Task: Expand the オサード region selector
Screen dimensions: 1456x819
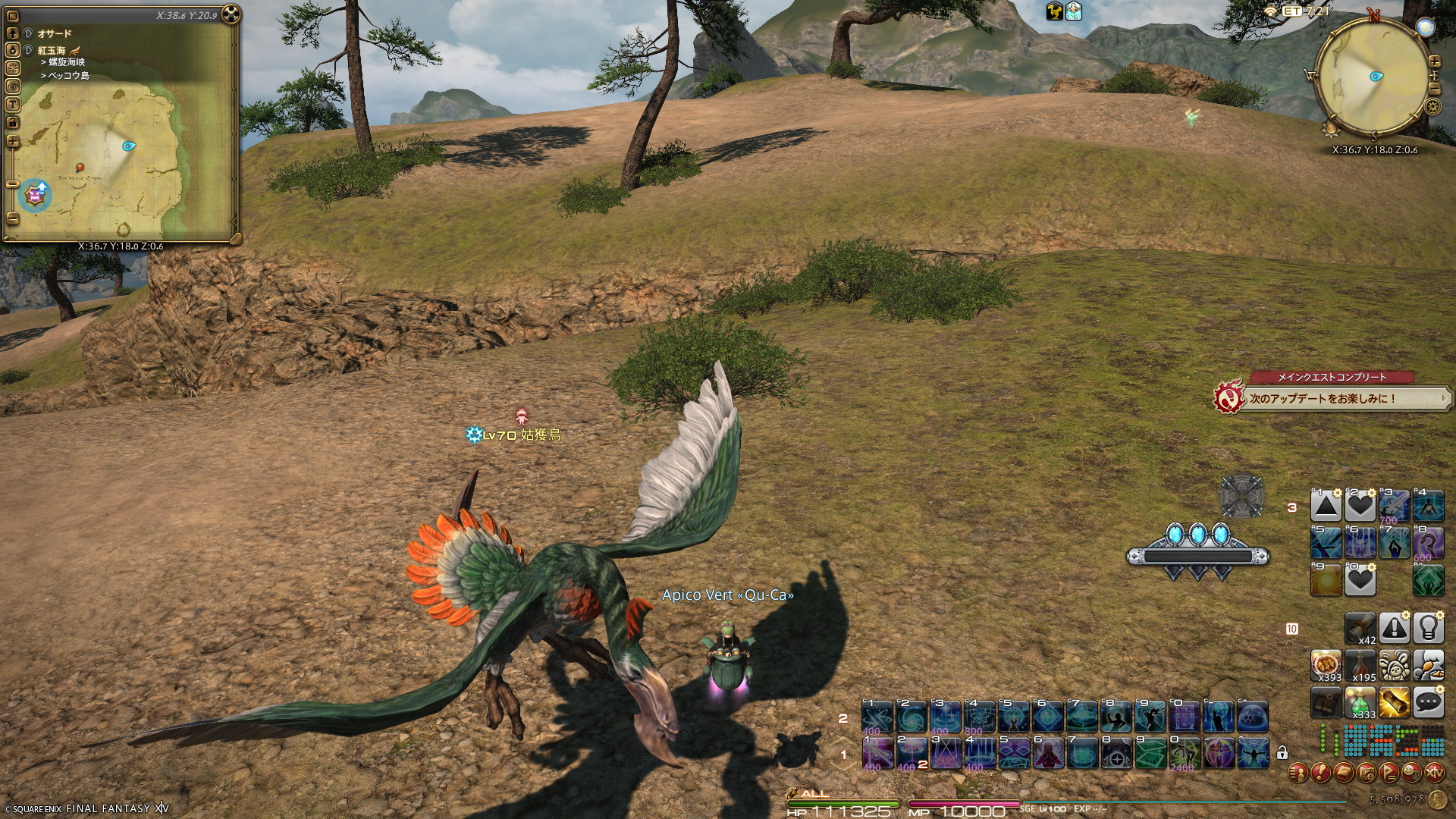Action: (28, 33)
